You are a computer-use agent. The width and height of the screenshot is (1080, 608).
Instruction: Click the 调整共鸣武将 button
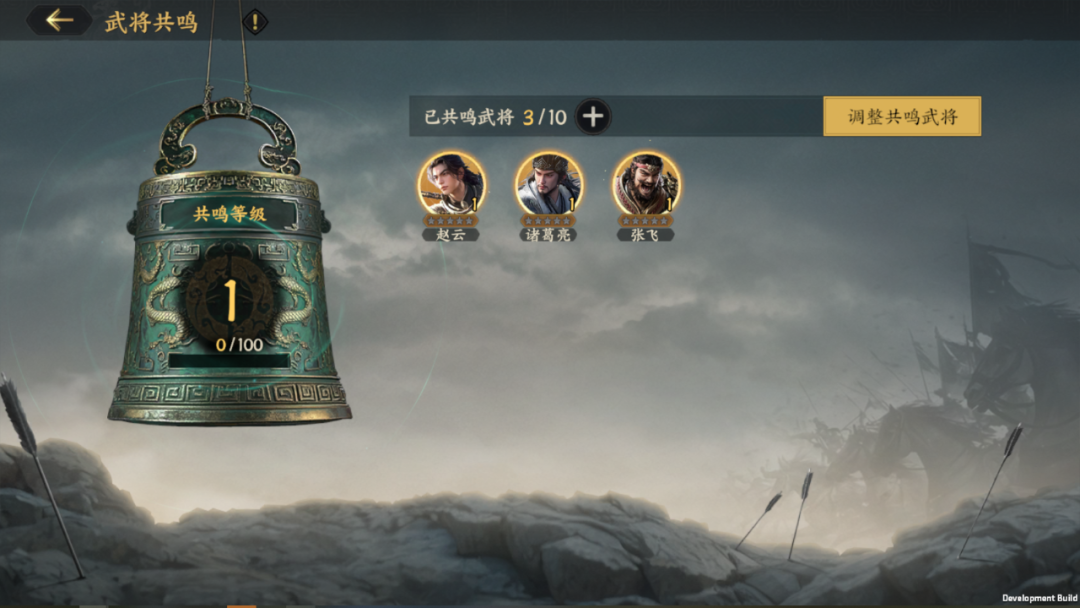[902, 116]
